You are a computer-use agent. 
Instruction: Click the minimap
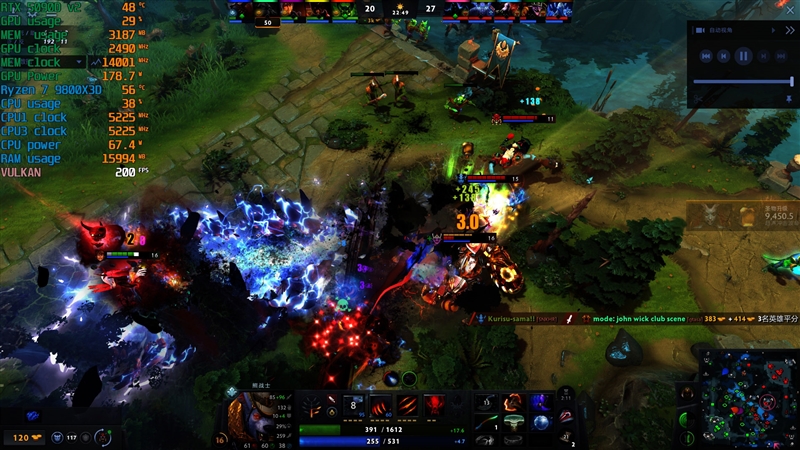tap(745, 397)
